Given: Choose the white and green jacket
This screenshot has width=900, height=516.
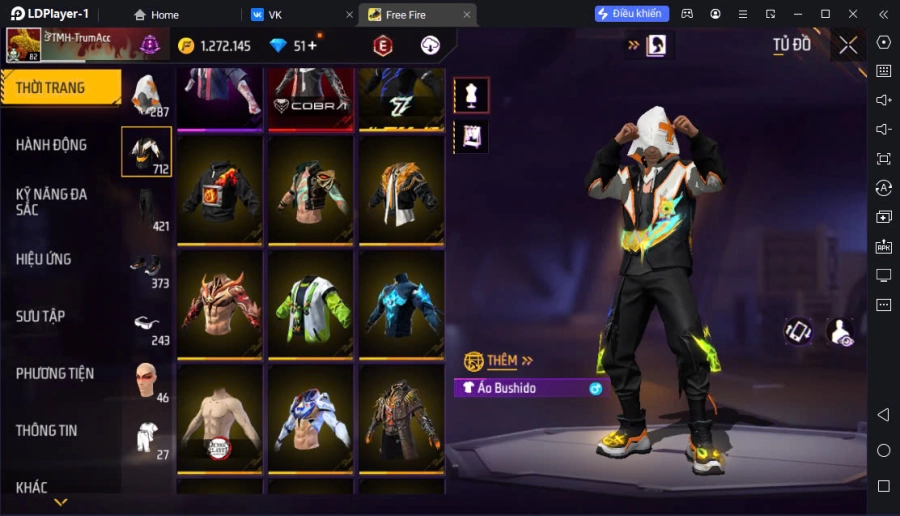Looking at the screenshot, I should pyautogui.click(x=311, y=304).
